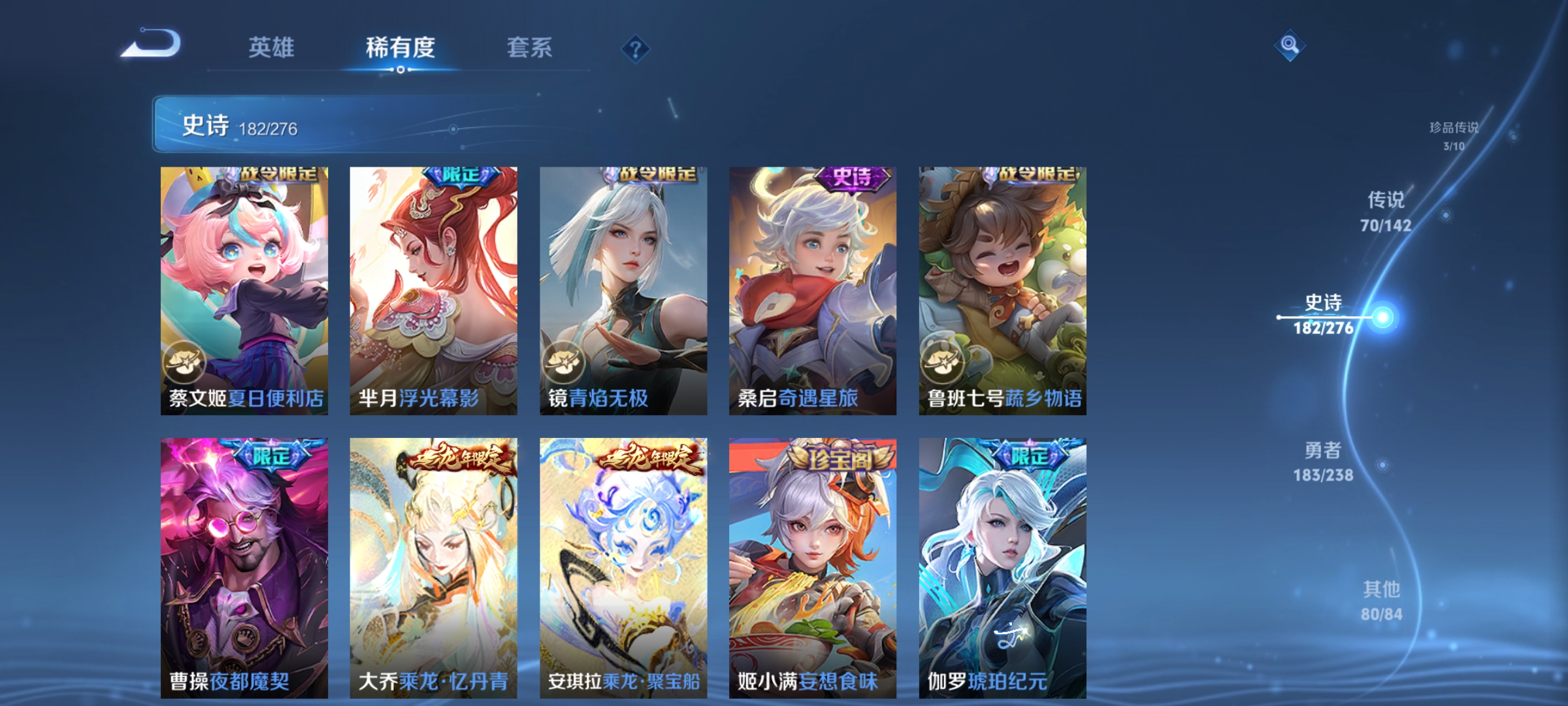Click the star badge on 鲁班七号 card

coord(943,362)
